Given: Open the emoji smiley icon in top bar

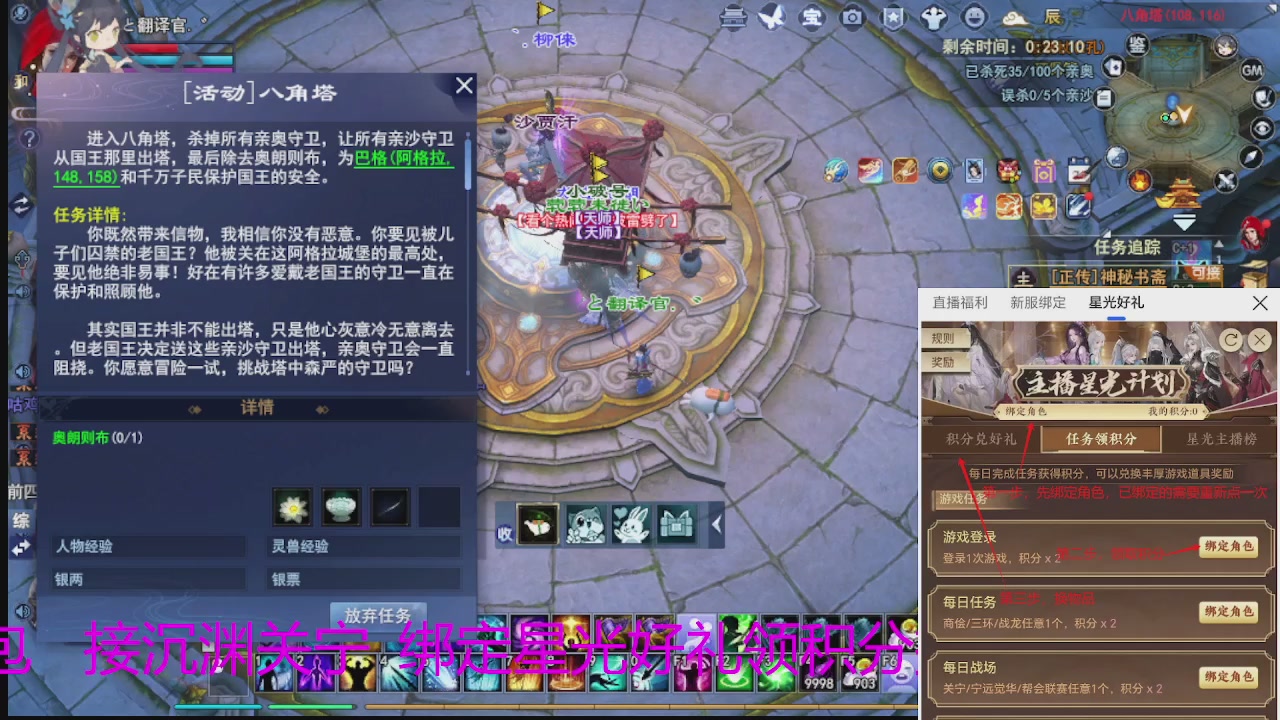Looking at the screenshot, I should pos(973,17).
